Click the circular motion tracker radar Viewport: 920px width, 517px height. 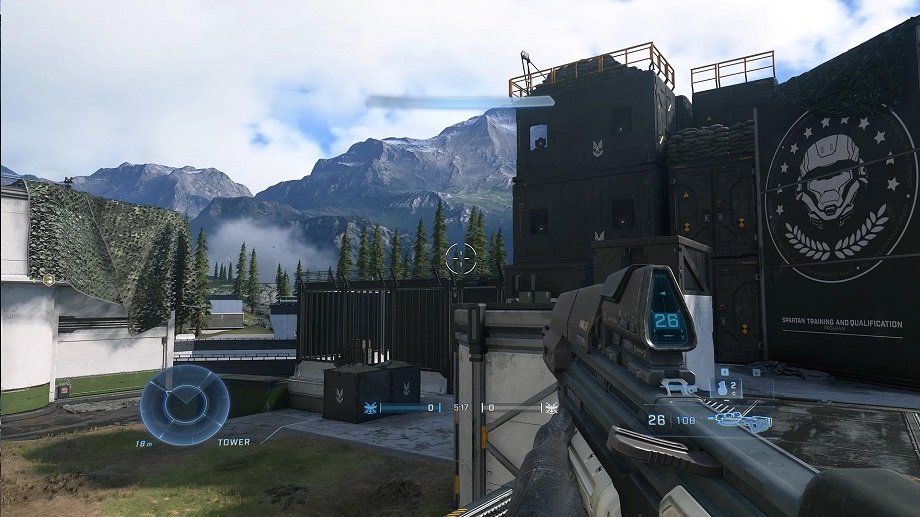click(184, 404)
